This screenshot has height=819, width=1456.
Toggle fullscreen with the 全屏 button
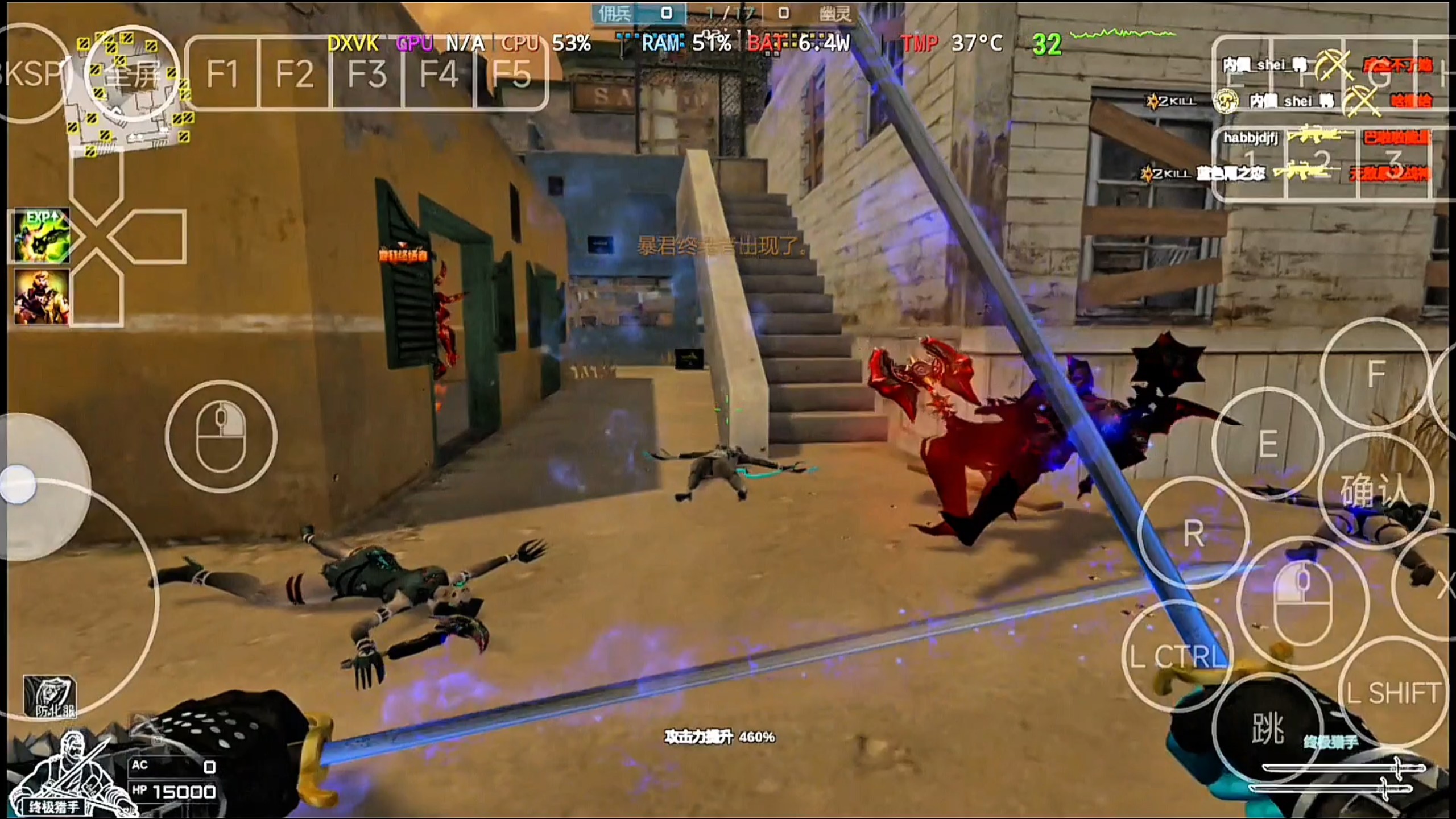(132, 74)
